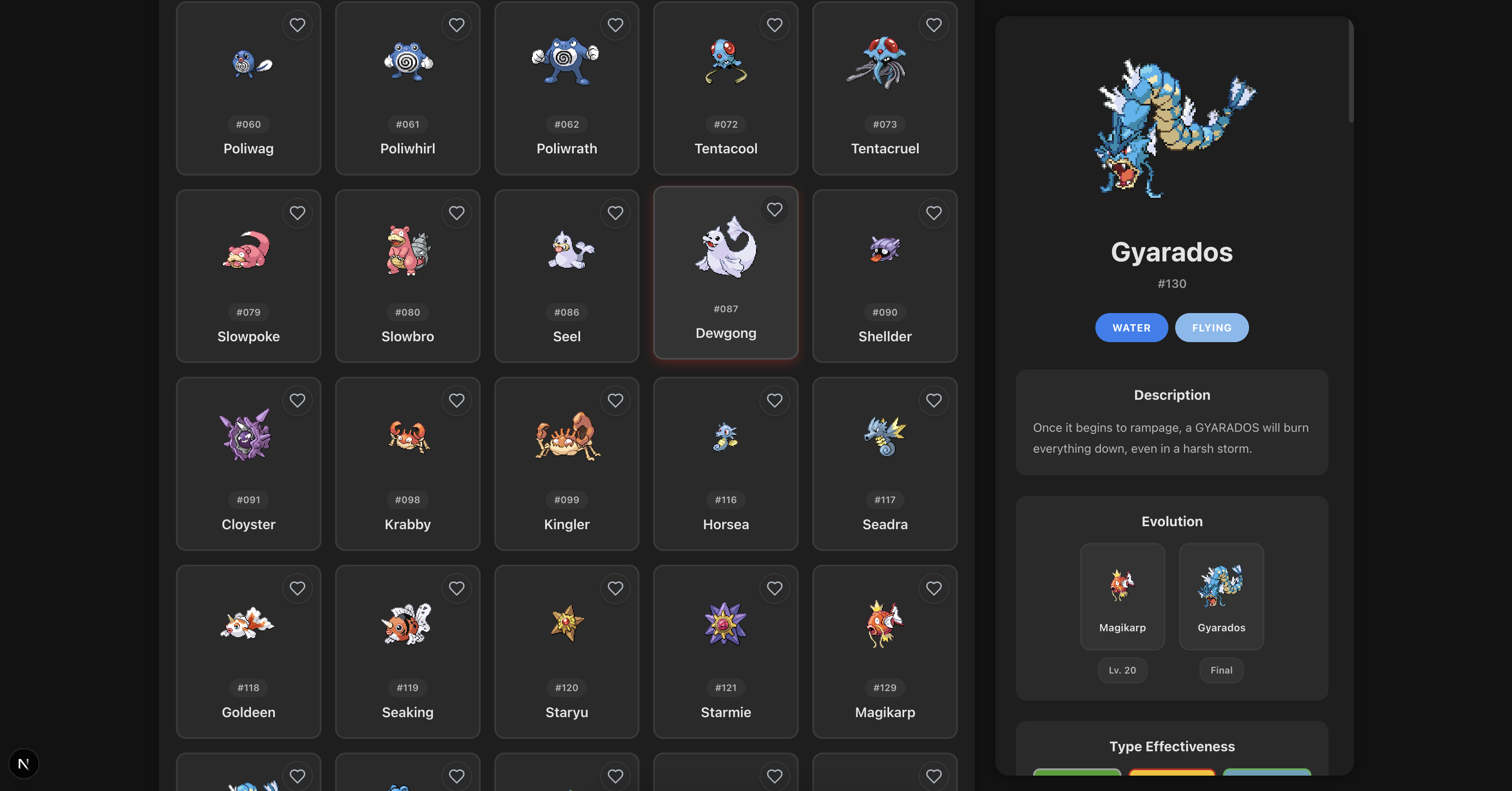The width and height of the screenshot is (1512, 791).
Task: Click the WATER type badge
Action: [x=1131, y=328]
